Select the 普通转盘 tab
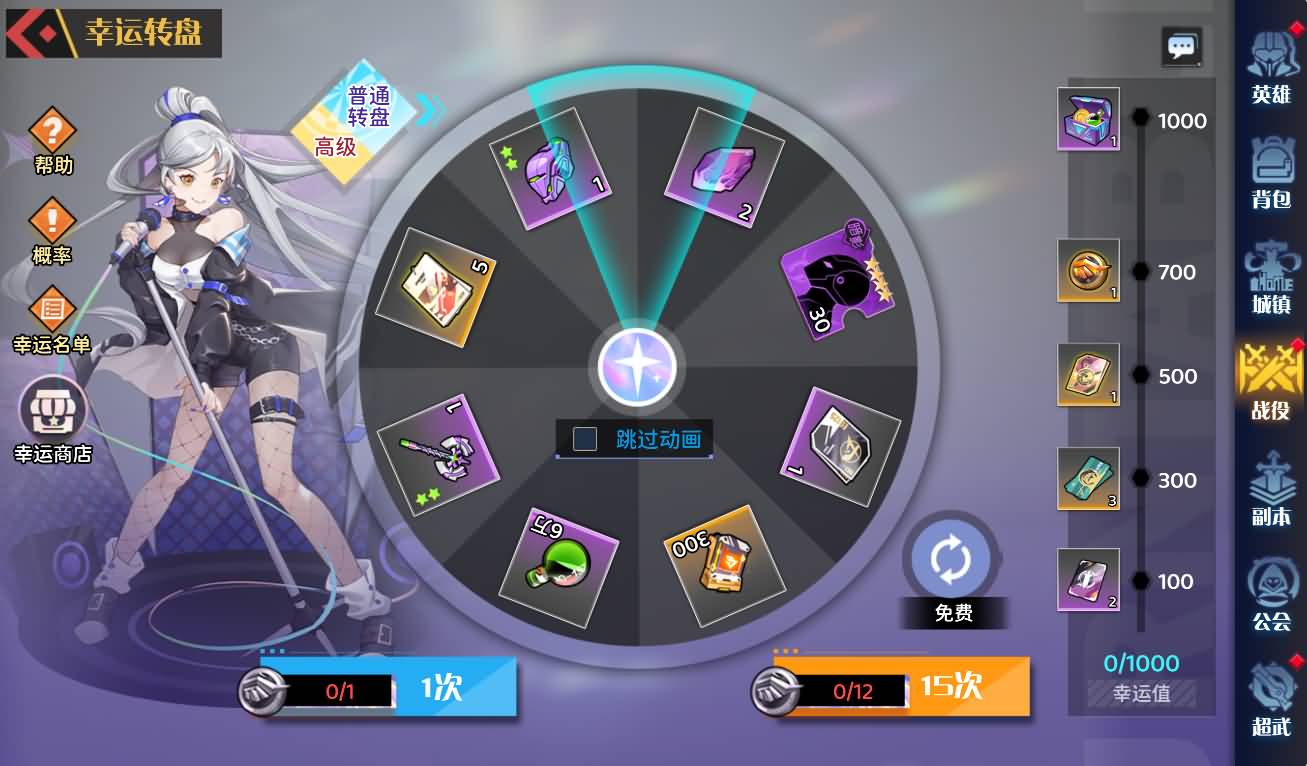The image size is (1307, 766). tap(368, 106)
